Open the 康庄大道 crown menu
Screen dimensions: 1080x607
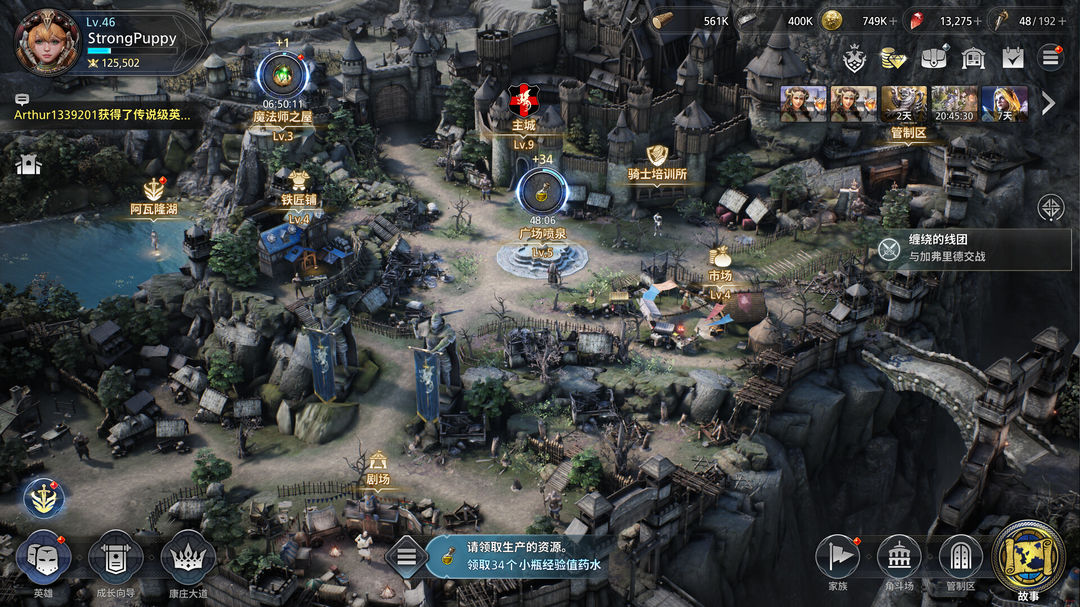[187, 558]
